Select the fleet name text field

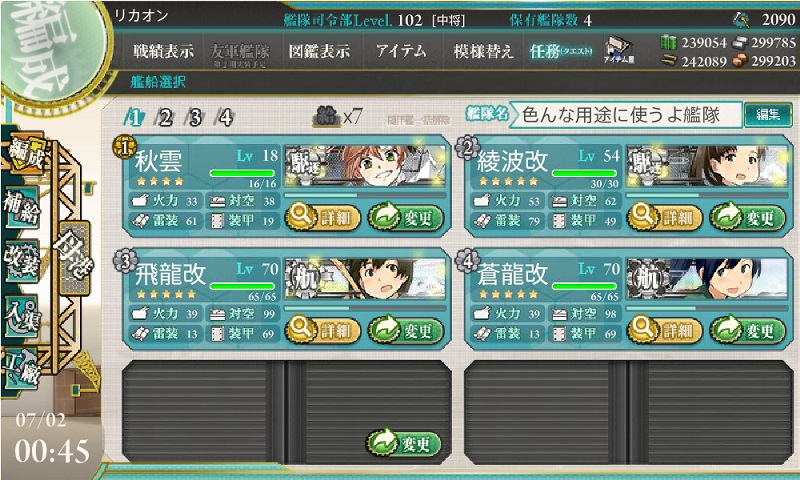pyautogui.click(x=625, y=115)
